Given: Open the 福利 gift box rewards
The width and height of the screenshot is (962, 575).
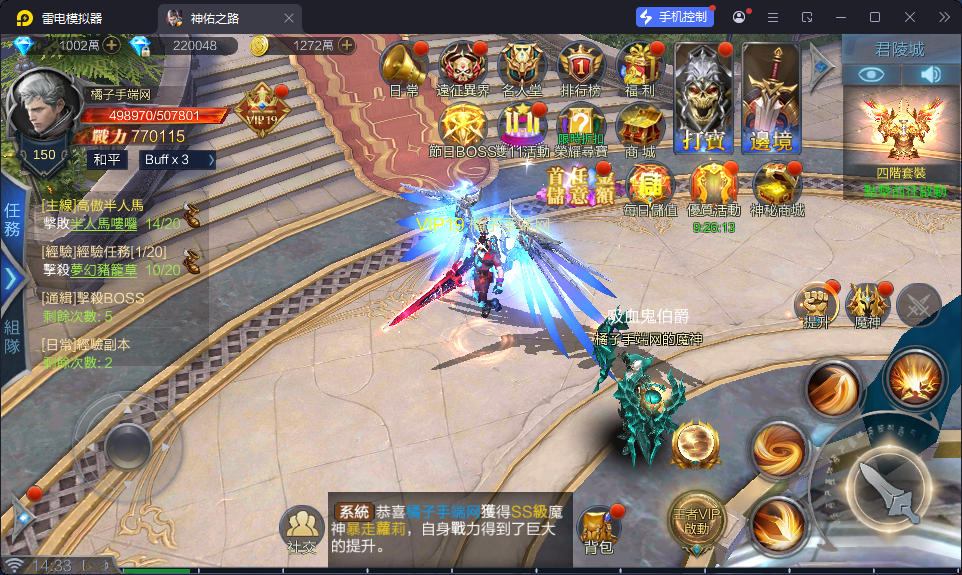Looking at the screenshot, I should click(636, 66).
